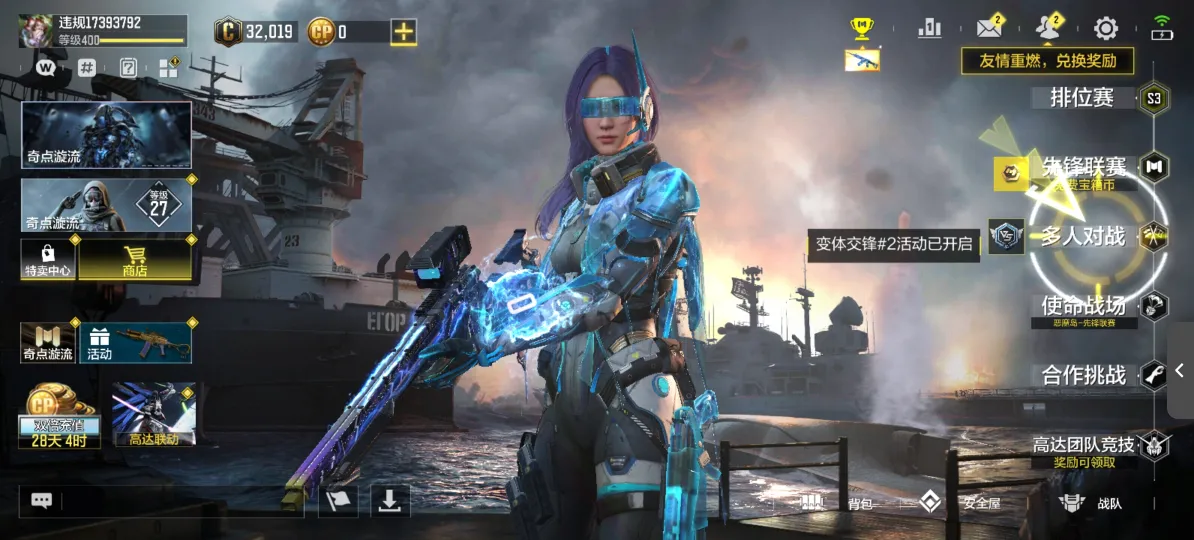Open 排位赛 ranked match mode
Viewport: 1194px width, 540px height.
[x=1082, y=98]
